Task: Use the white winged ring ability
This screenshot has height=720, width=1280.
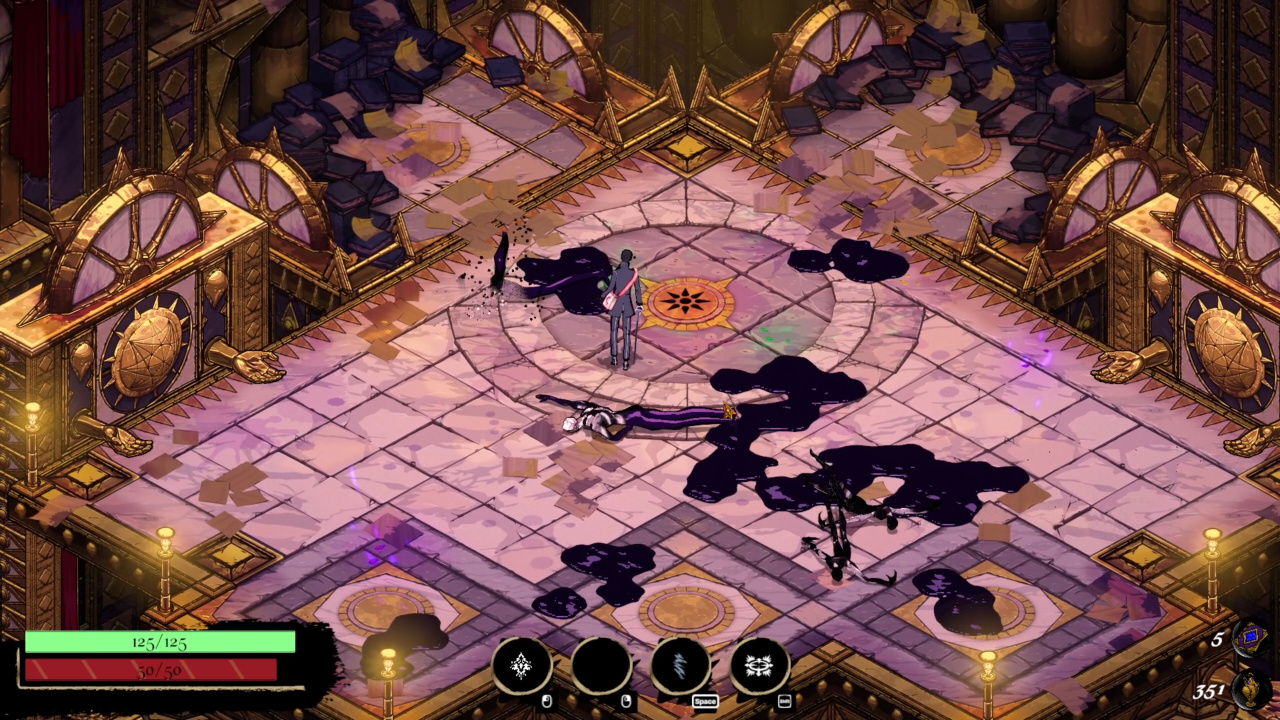Action: [760, 665]
